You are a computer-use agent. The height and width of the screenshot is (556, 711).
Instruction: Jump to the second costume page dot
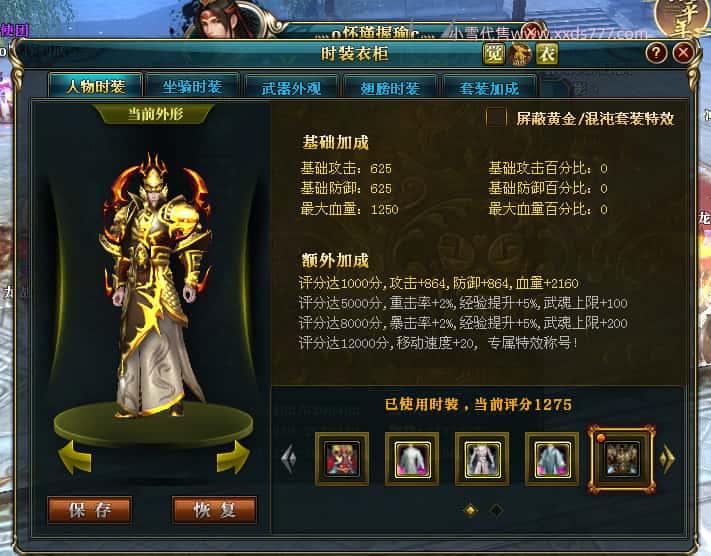495,510
